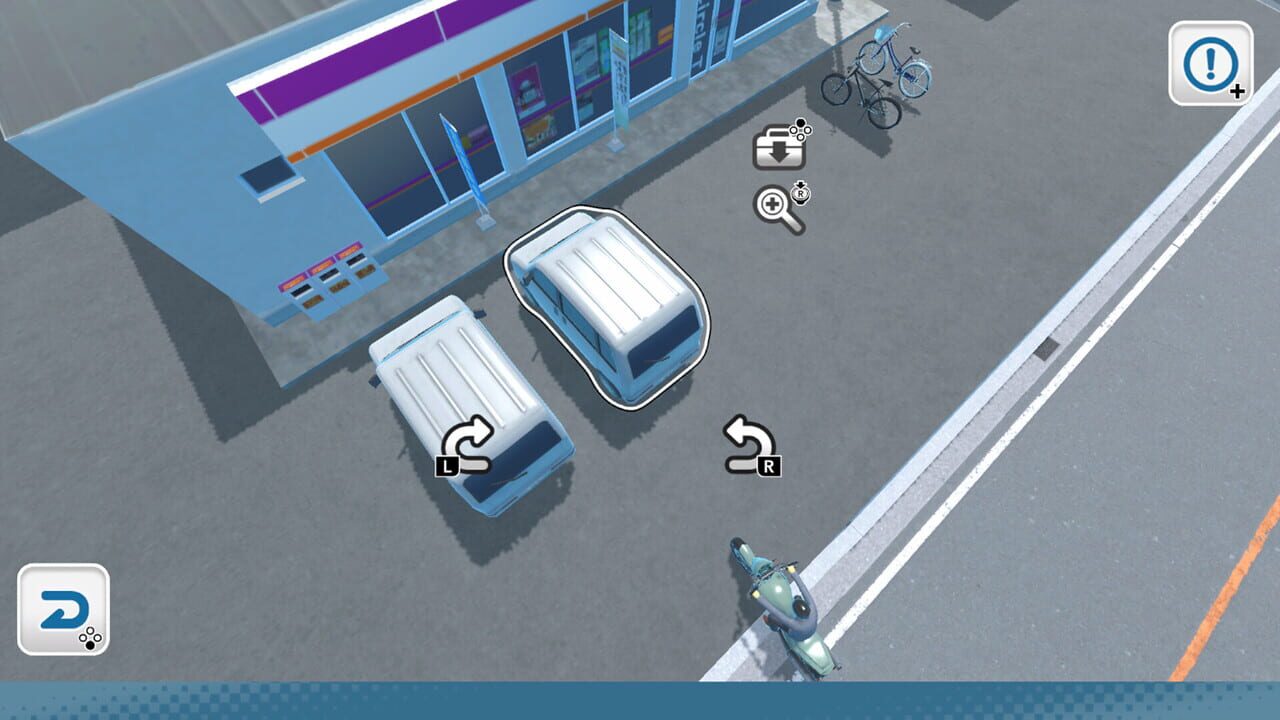Click the L rotate-left icon
This screenshot has width=1280, height=720.
coord(470,440)
